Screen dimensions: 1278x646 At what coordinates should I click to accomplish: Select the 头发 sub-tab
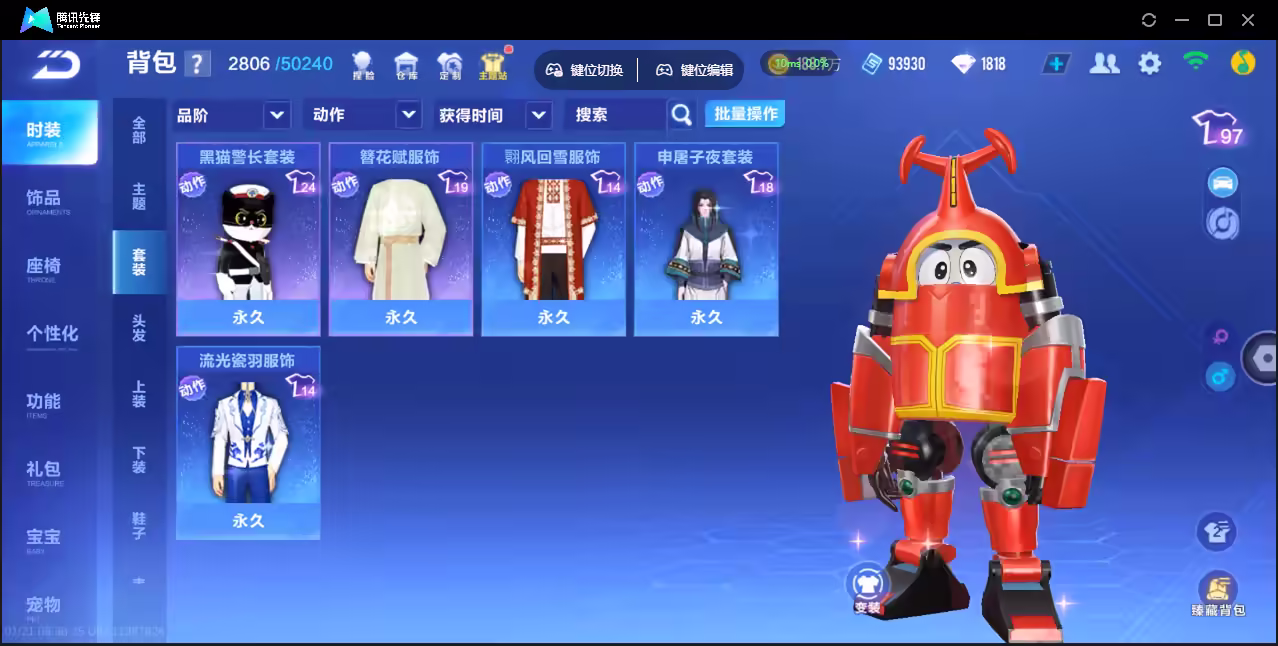139,329
